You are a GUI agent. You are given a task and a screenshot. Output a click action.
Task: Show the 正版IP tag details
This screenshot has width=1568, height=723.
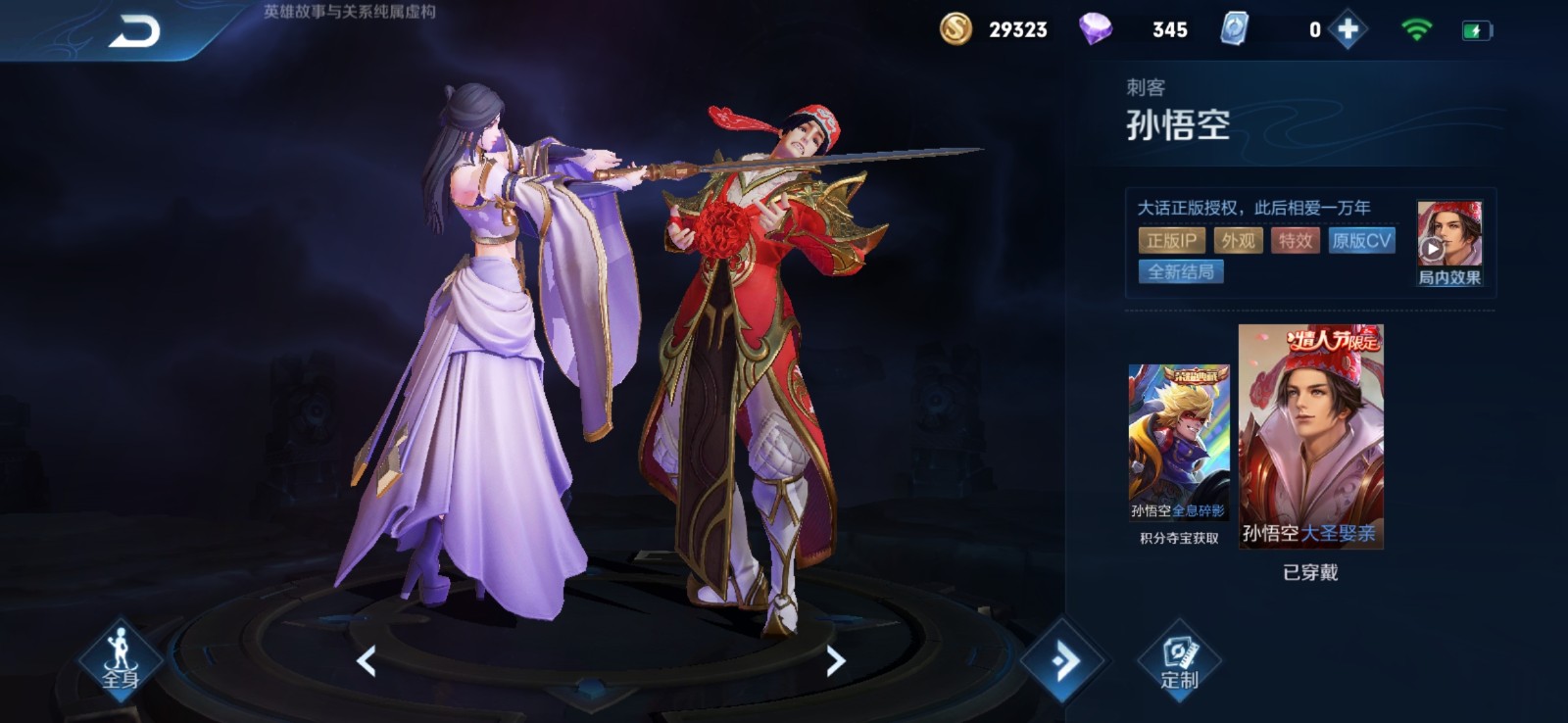[1171, 241]
